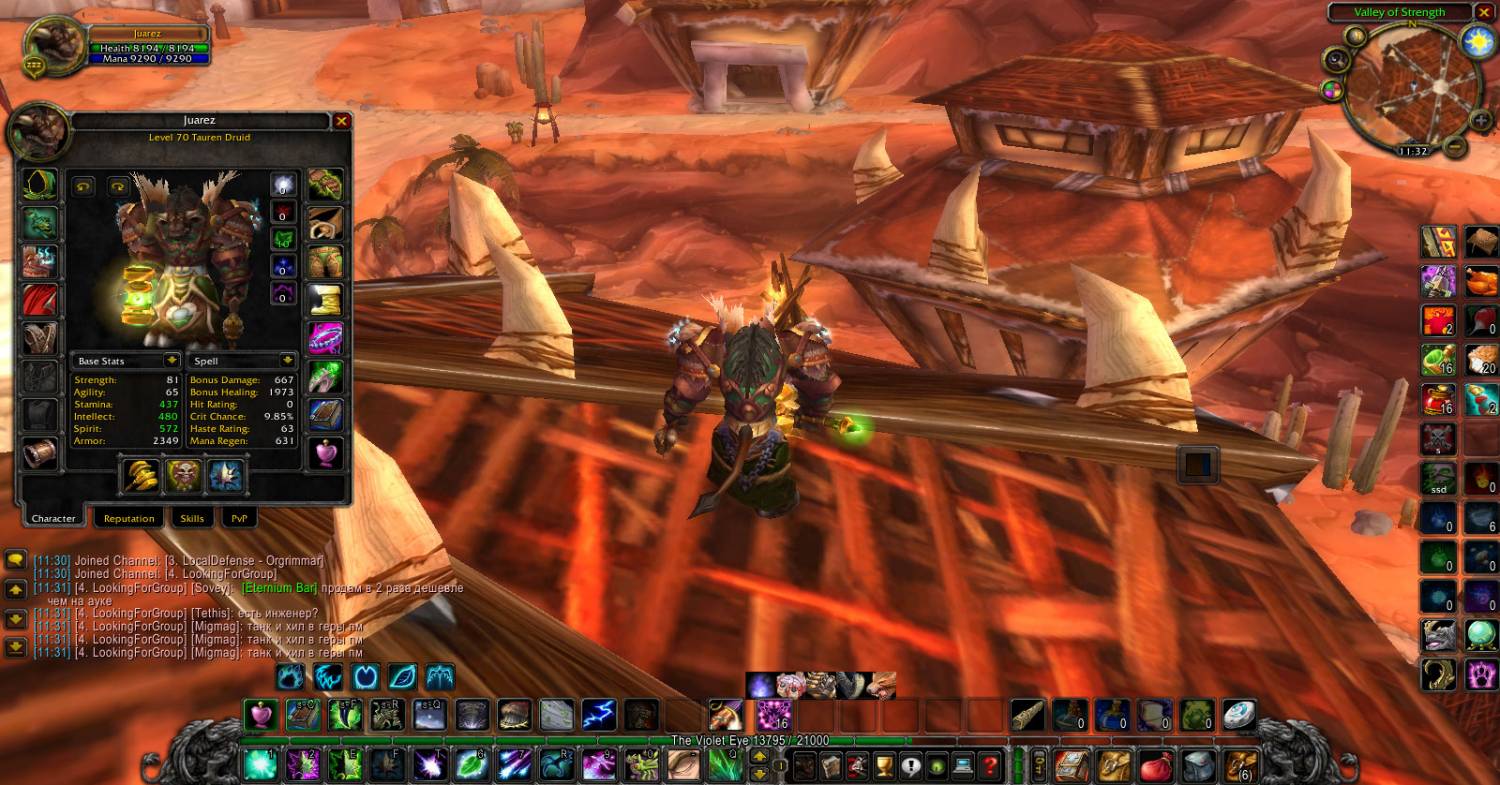Use the green leaf spell on action bar

471,765
